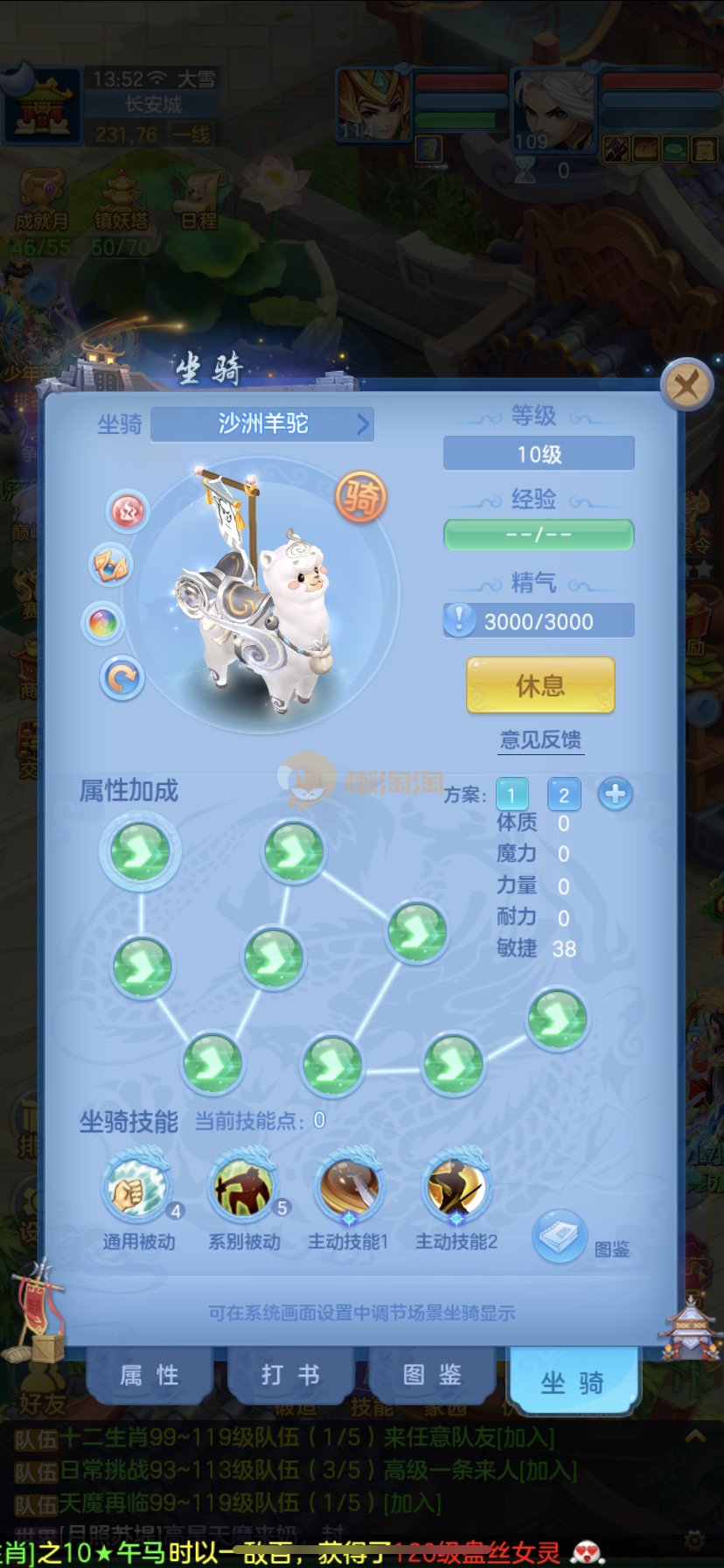Open the 图鉴 book icon
The image size is (724, 1568).
tap(560, 1235)
